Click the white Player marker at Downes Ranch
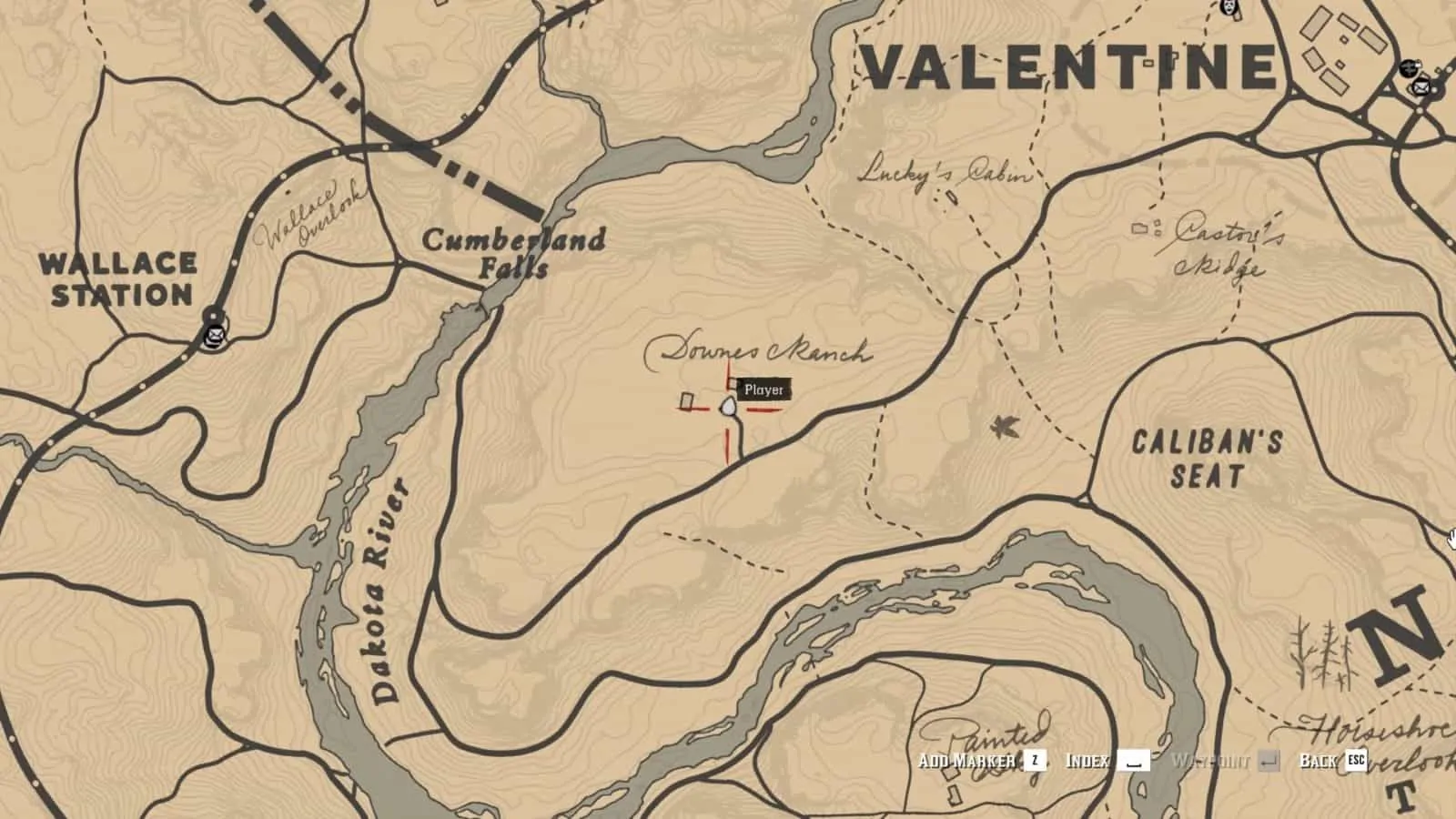The height and width of the screenshot is (819, 1456). coord(728,405)
